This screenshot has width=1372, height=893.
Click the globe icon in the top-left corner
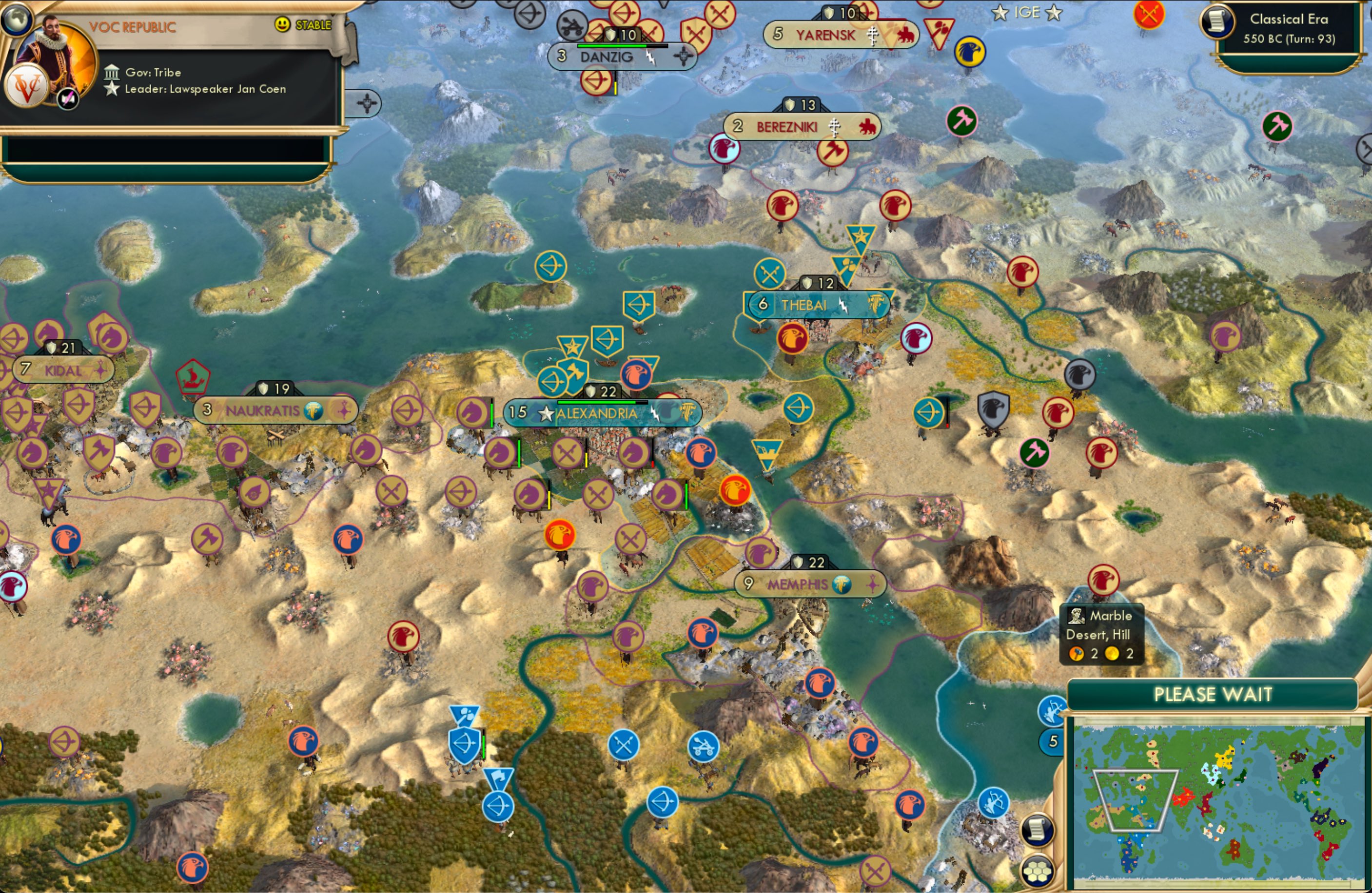coord(17,19)
